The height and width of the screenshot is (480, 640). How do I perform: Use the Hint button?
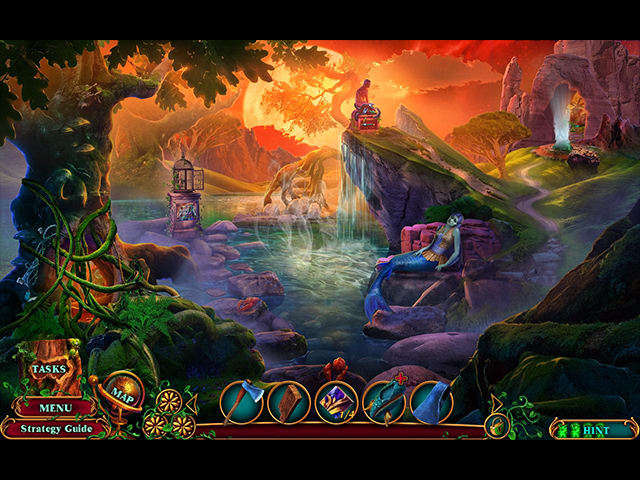(x=594, y=430)
